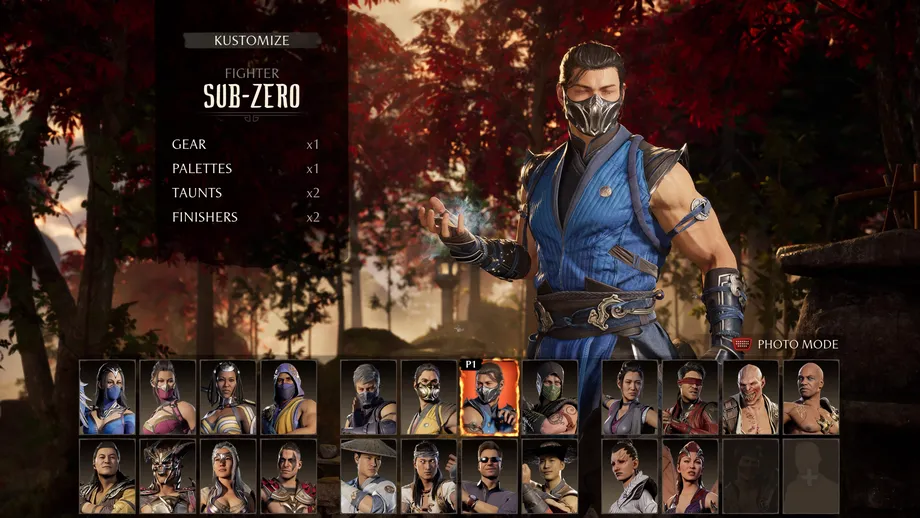
Task: Pick Baraka's portrait
Action: pyautogui.click(x=750, y=397)
